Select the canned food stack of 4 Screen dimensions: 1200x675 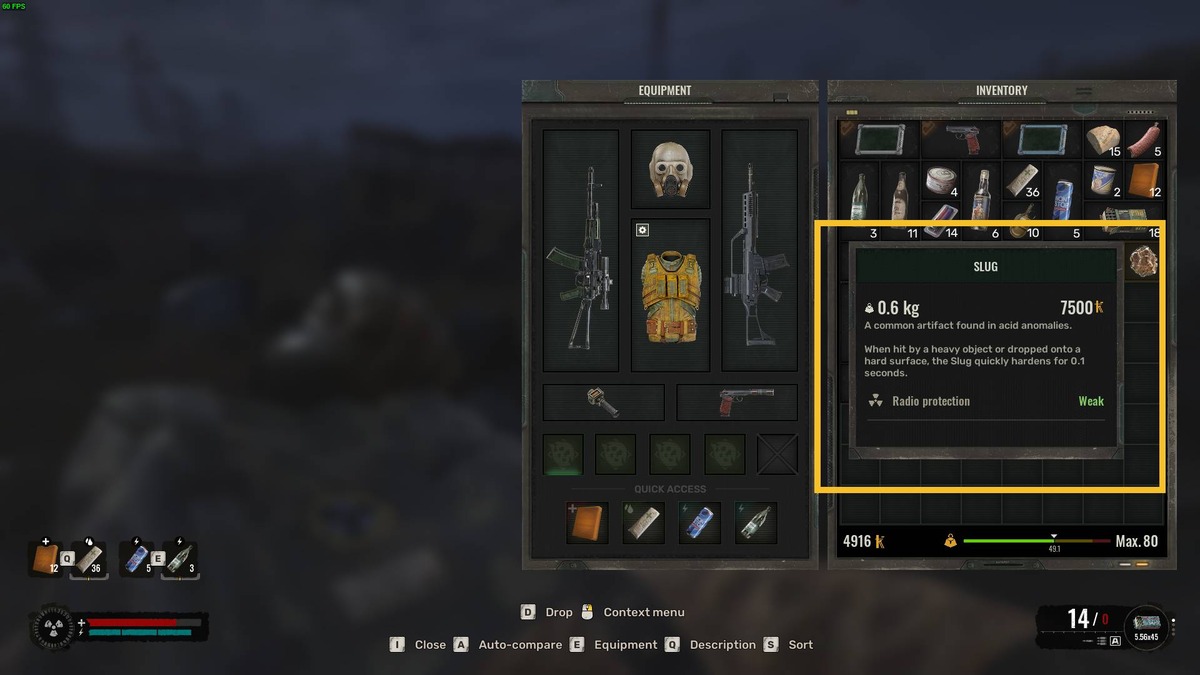pyautogui.click(x=940, y=182)
